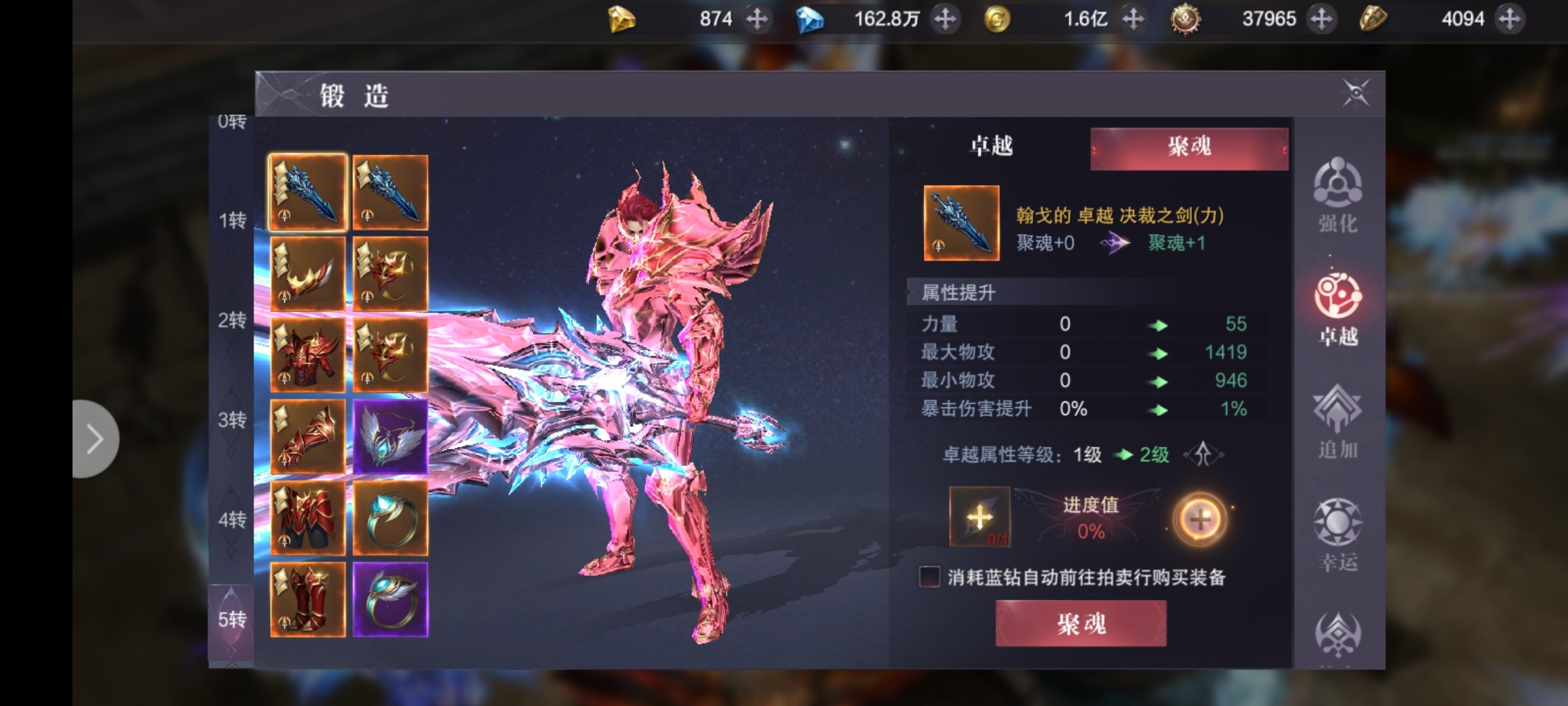Select the red boots equipment slot

coord(308,599)
